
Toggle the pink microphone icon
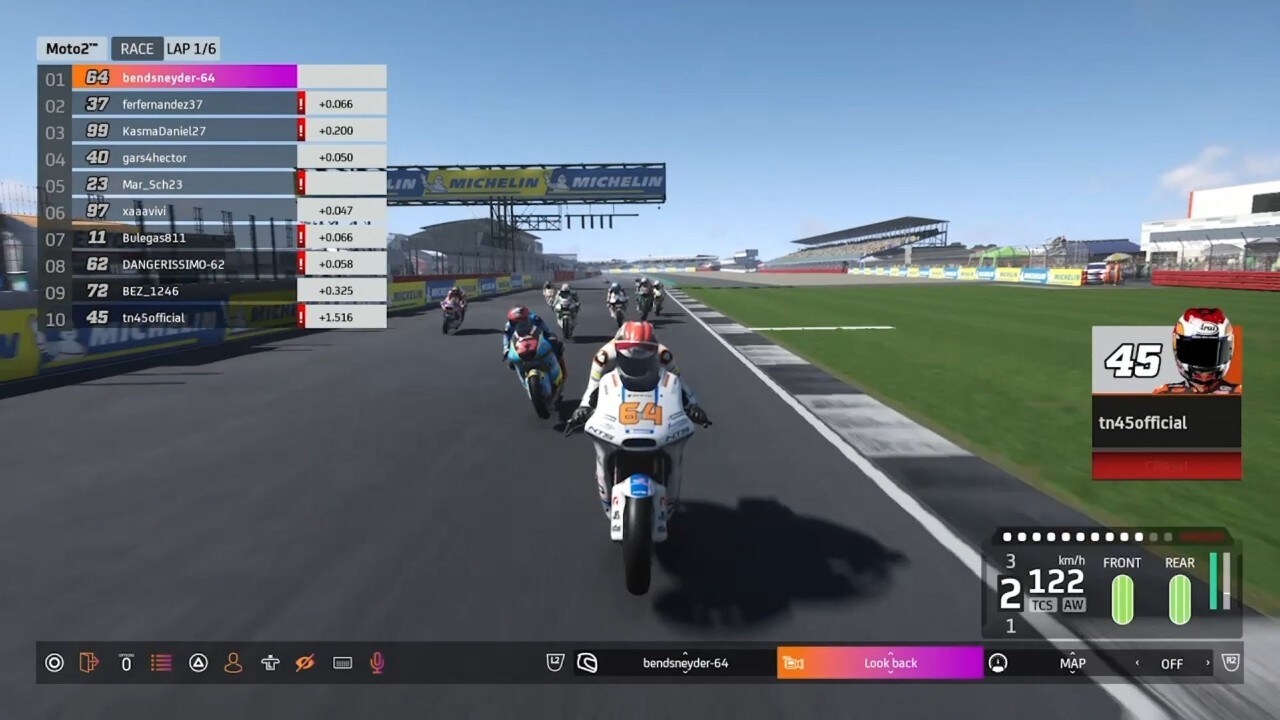point(377,663)
